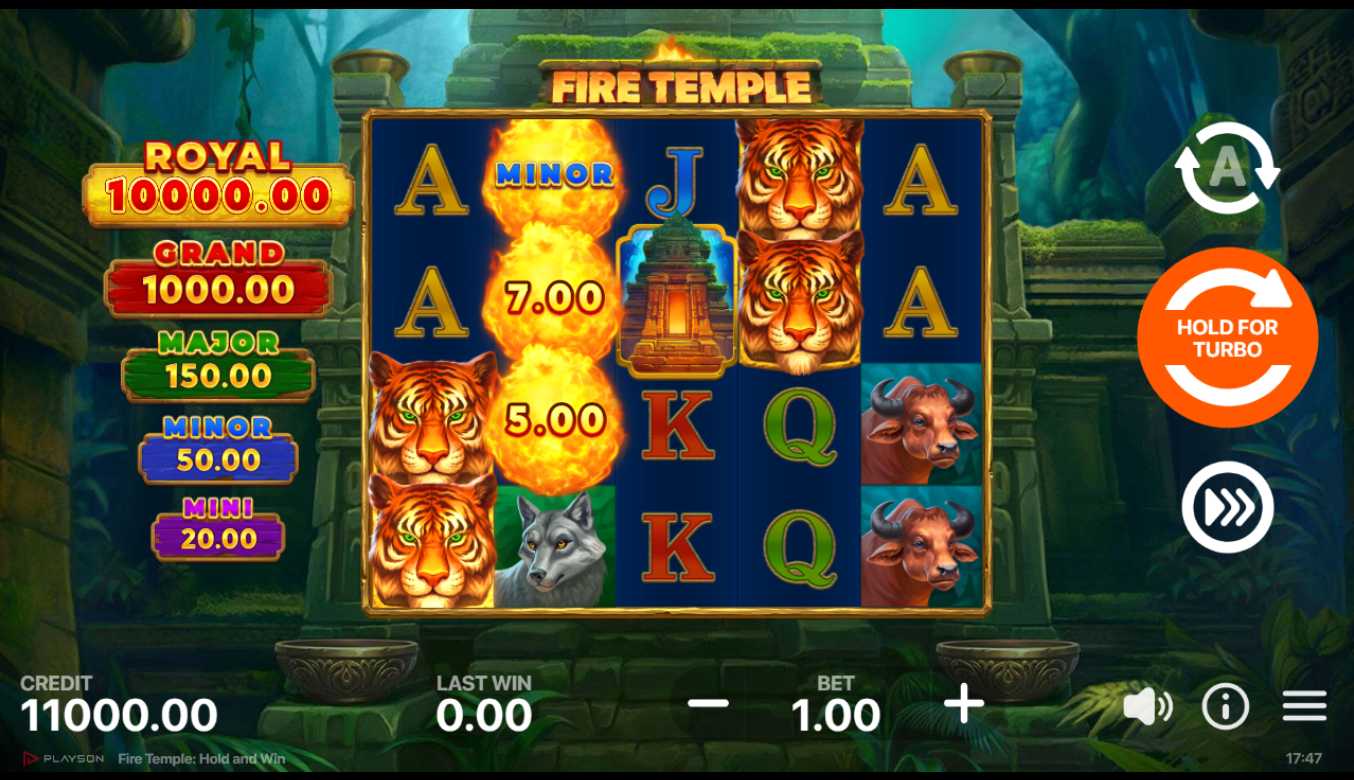Open the game info page
Viewport: 1354px width, 780px height.
[1225, 707]
